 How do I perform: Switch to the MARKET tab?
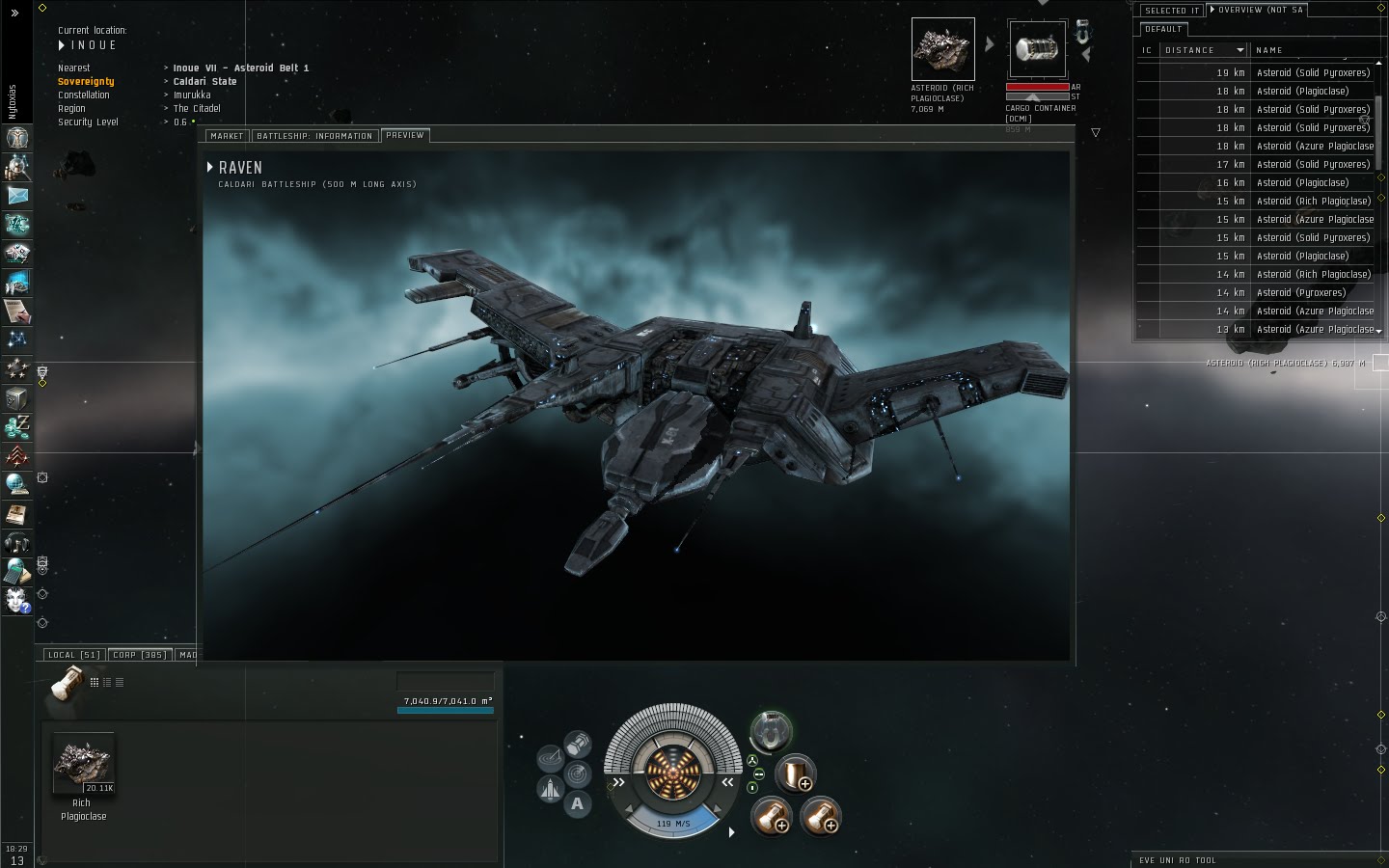227,135
